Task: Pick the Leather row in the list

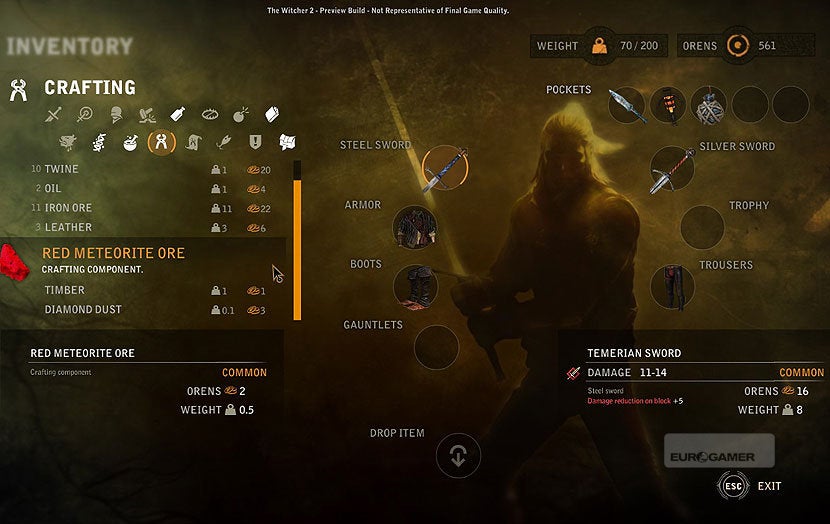Action: (67, 228)
